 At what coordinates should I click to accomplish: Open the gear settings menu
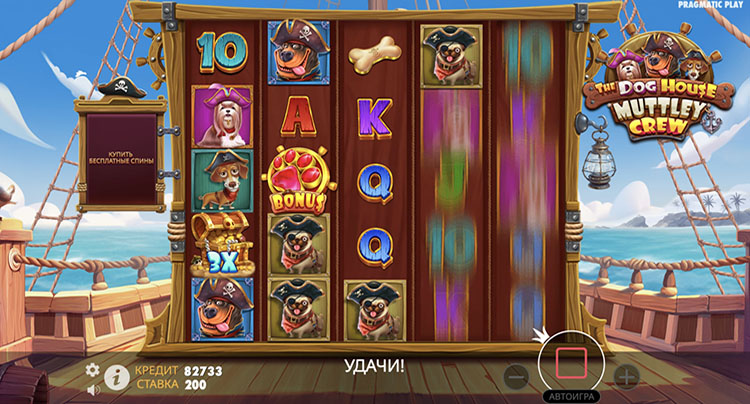(x=93, y=370)
